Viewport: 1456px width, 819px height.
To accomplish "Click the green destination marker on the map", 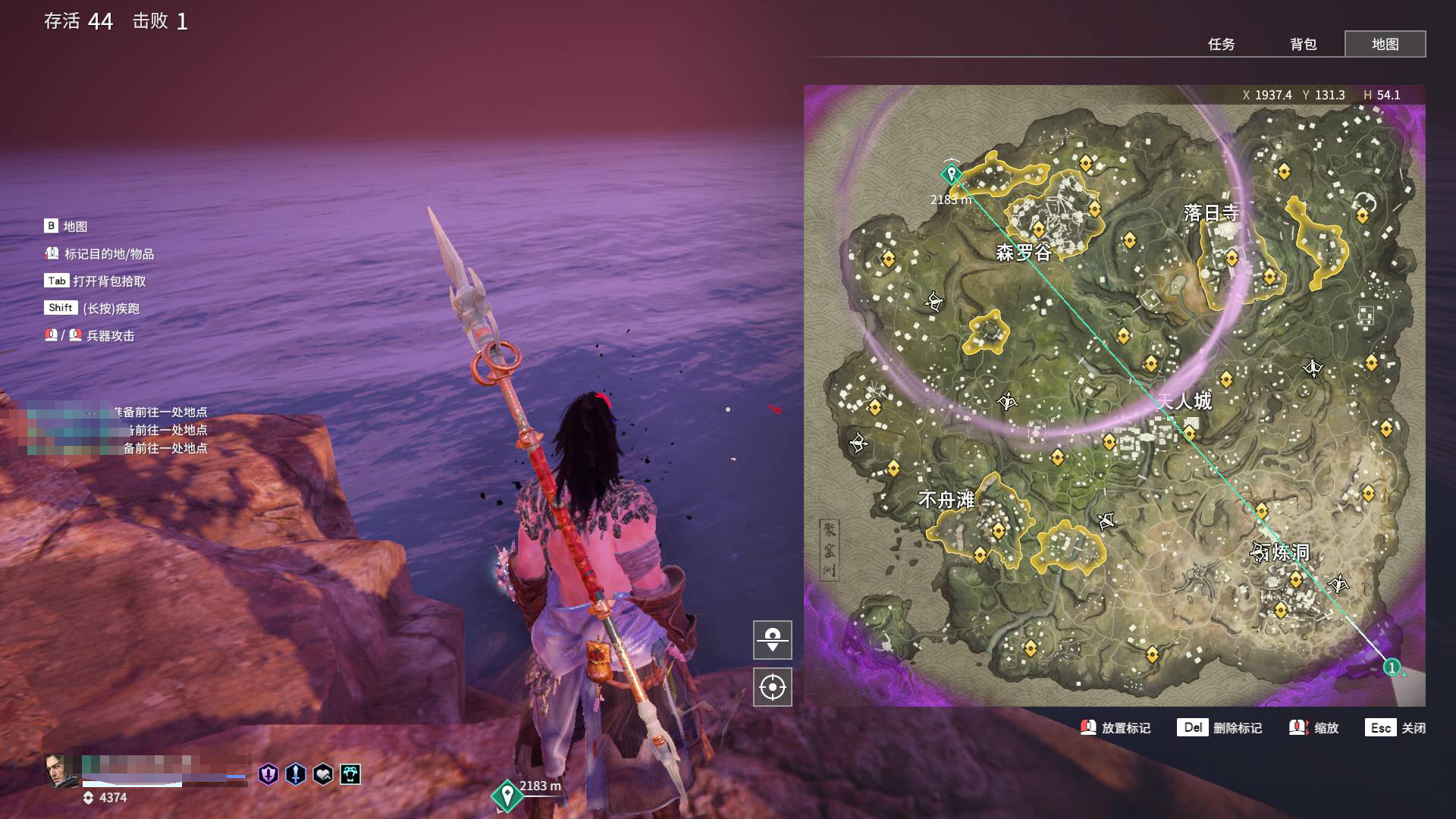I will click(x=951, y=174).
